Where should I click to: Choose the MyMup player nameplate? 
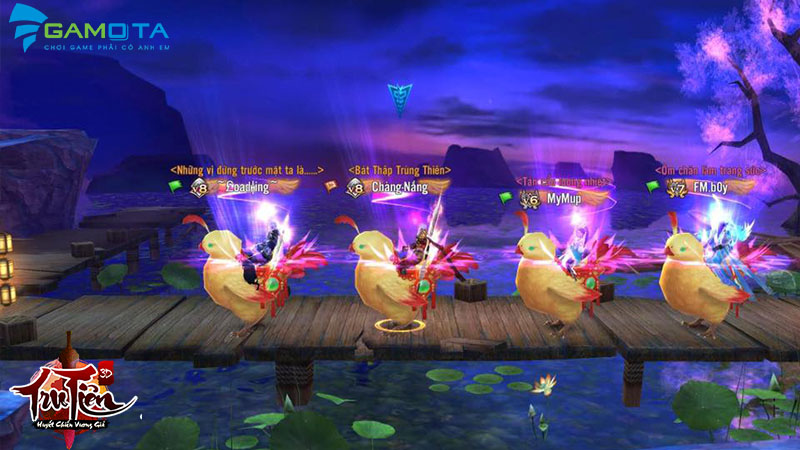[562, 199]
